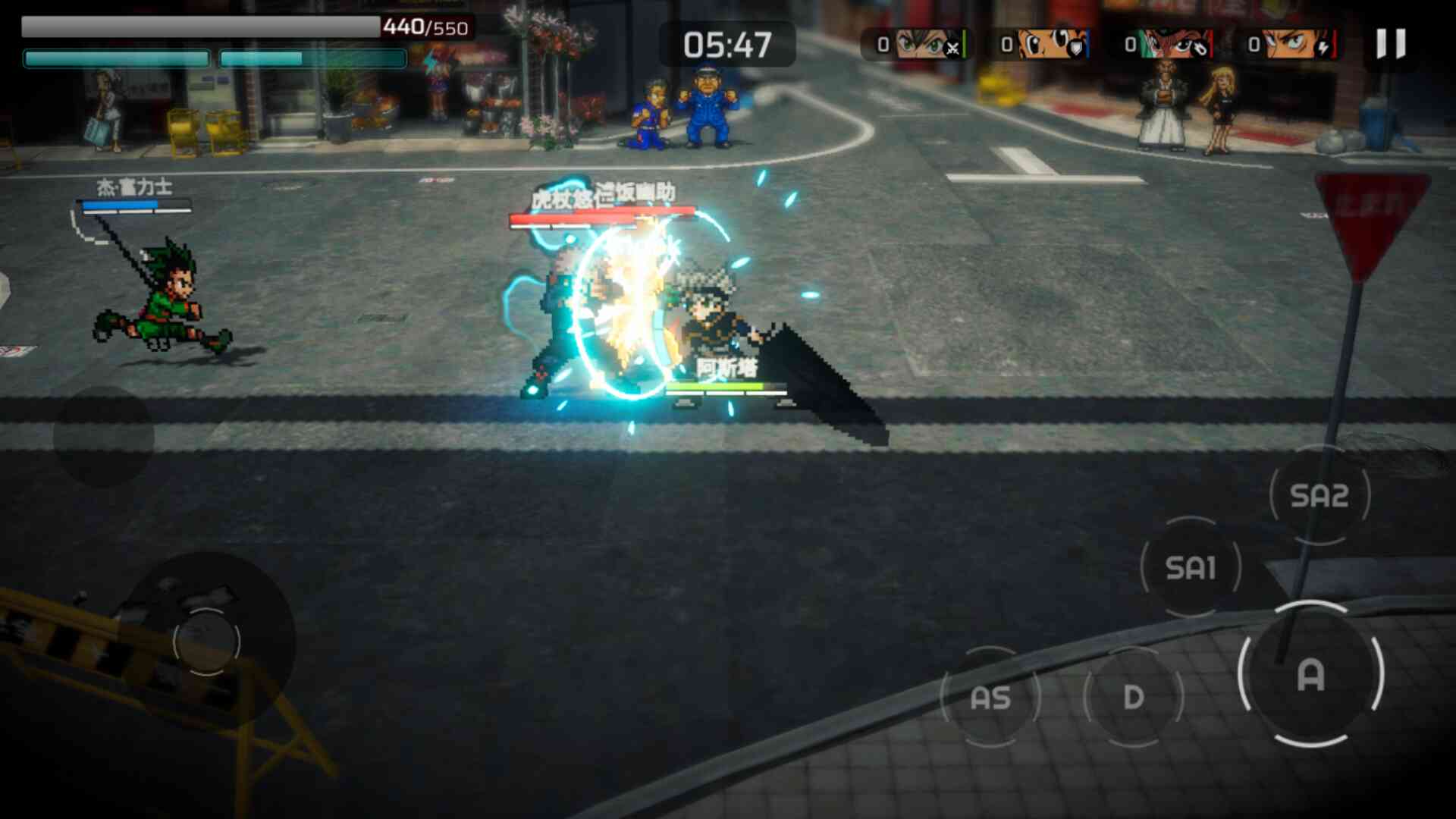
Task: Pause the match
Action: coord(1391,44)
